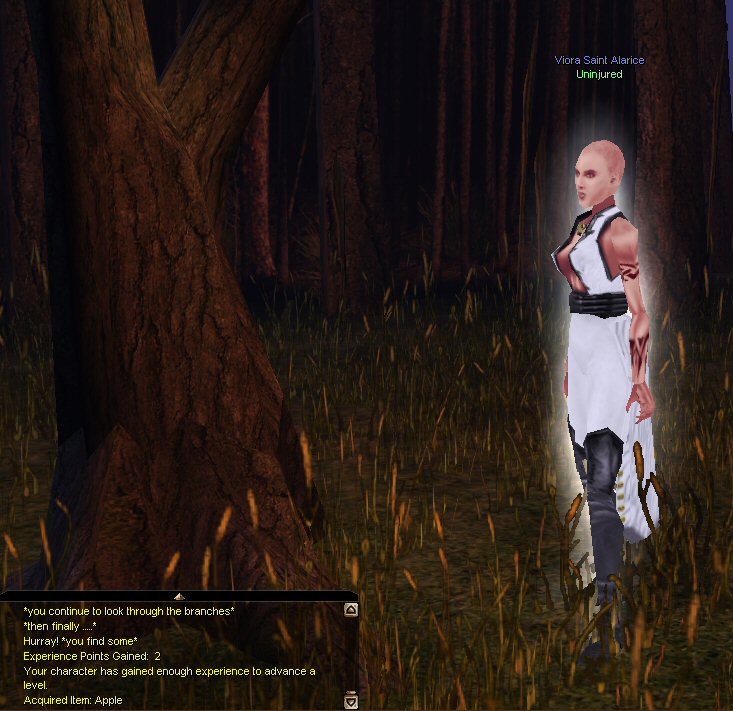Click the message log's scroll-down arrow

pyautogui.click(x=350, y=702)
